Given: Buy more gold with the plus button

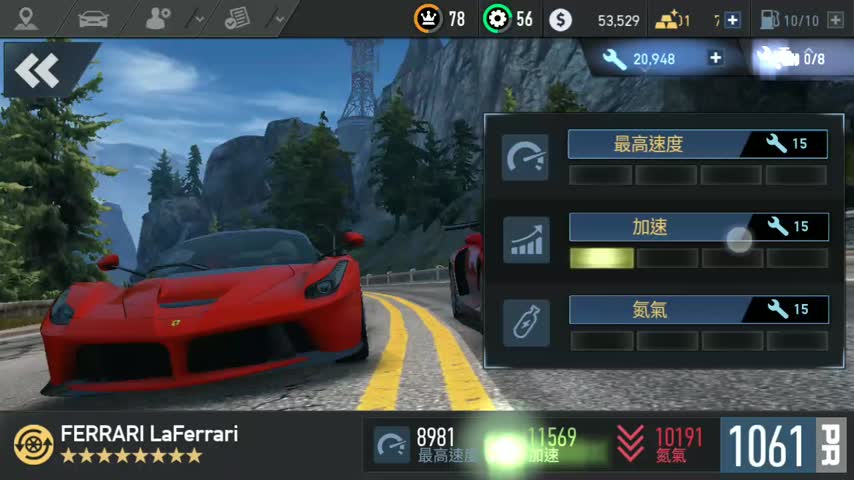Looking at the screenshot, I should pyautogui.click(x=733, y=20).
